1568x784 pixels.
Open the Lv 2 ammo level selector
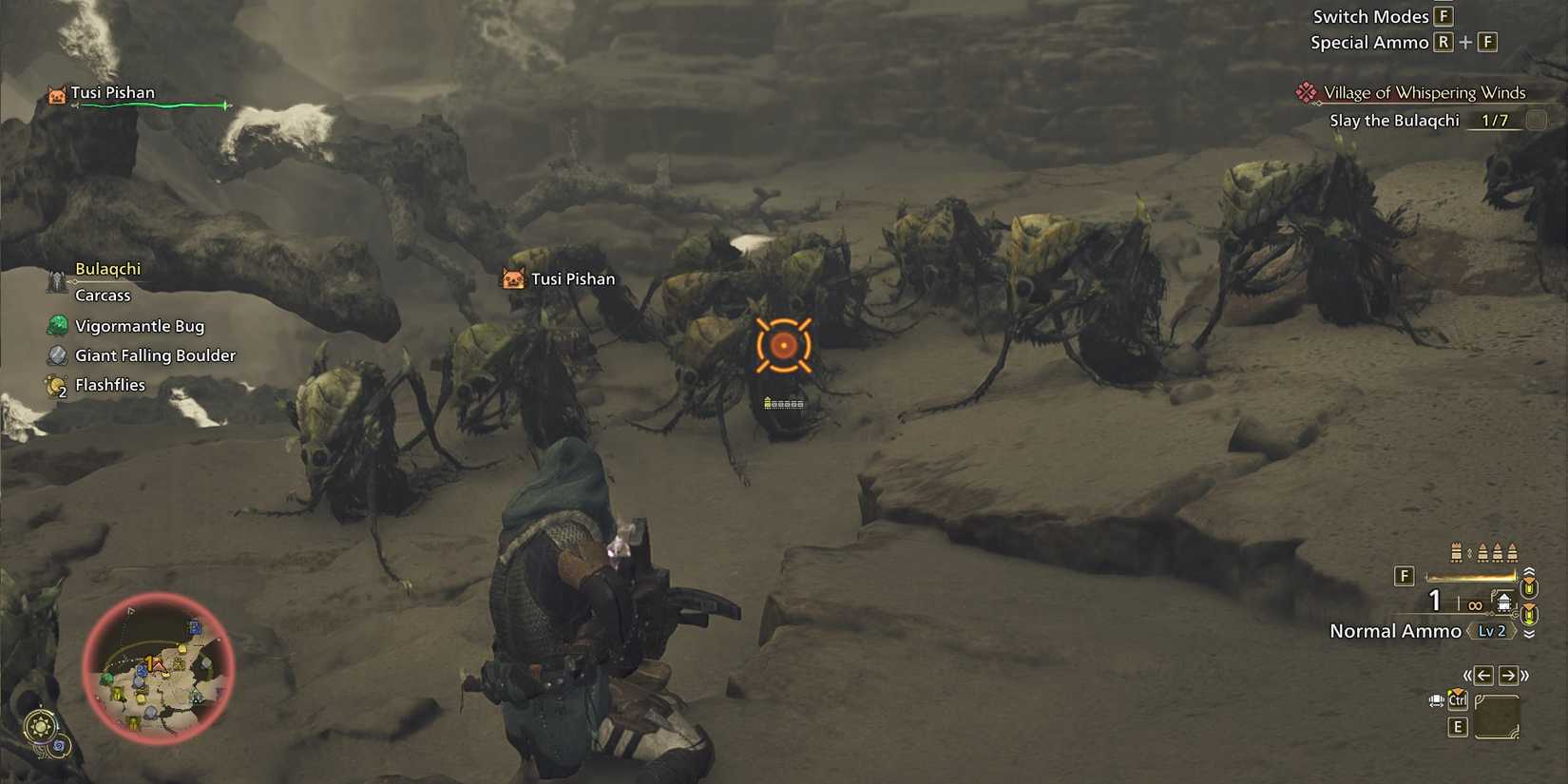pos(1492,630)
